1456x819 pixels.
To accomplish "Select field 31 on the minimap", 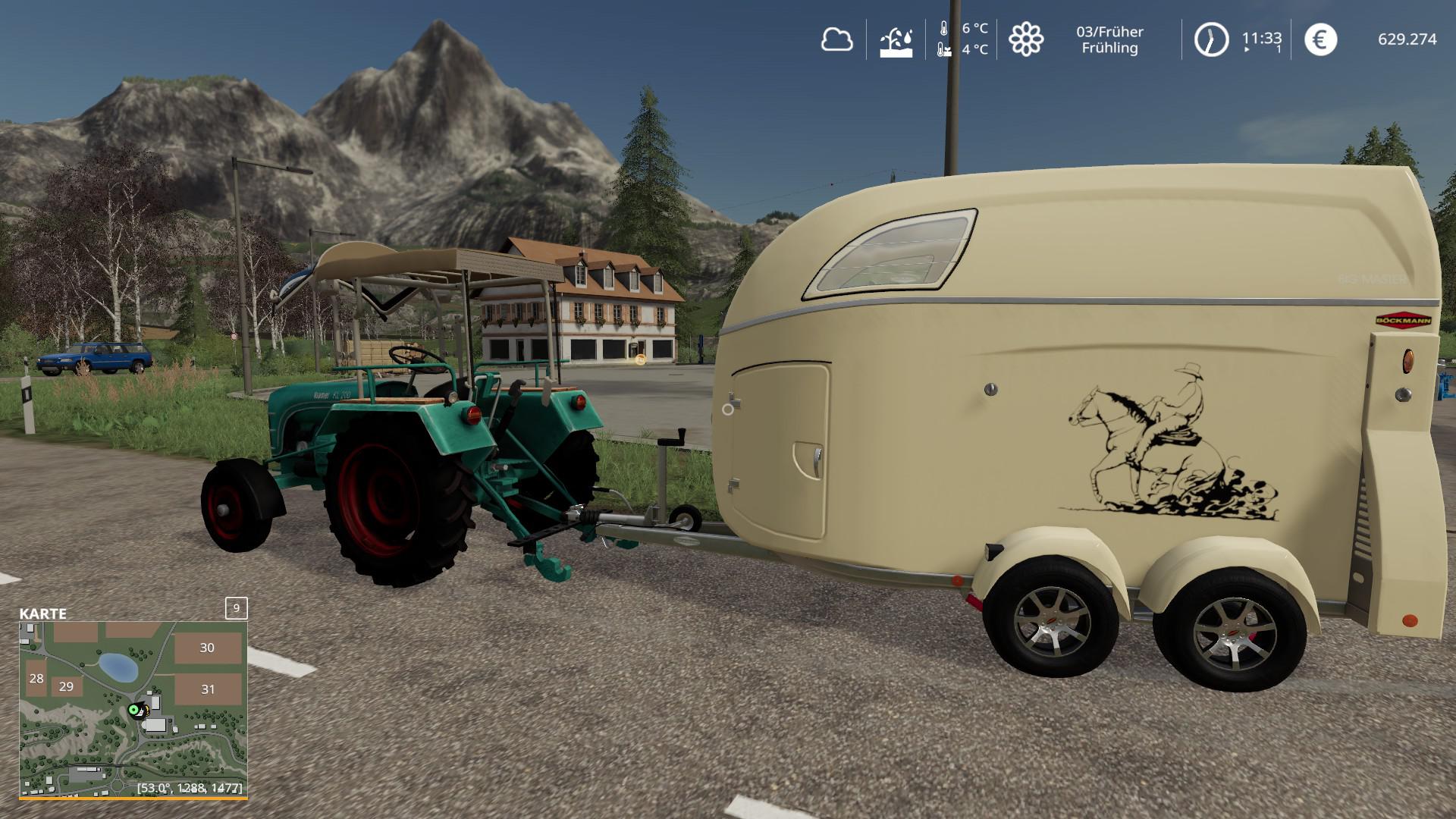I will 208,689.
